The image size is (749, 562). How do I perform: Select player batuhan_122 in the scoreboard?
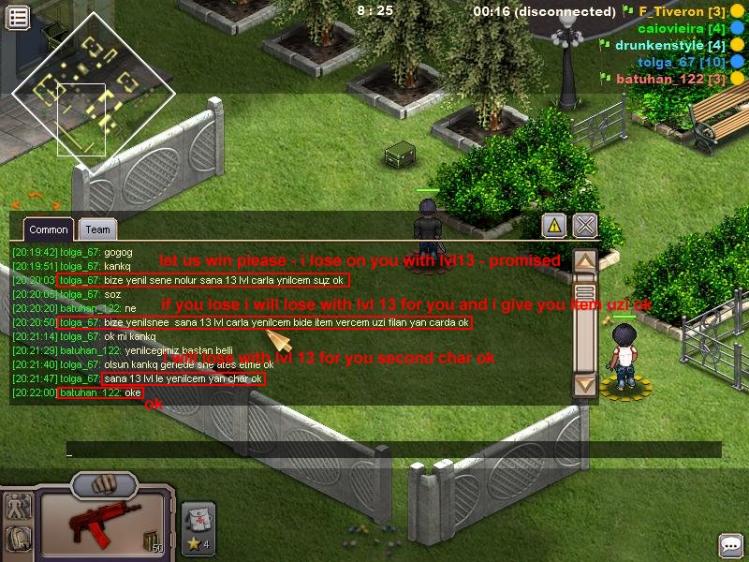pyautogui.click(x=668, y=78)
